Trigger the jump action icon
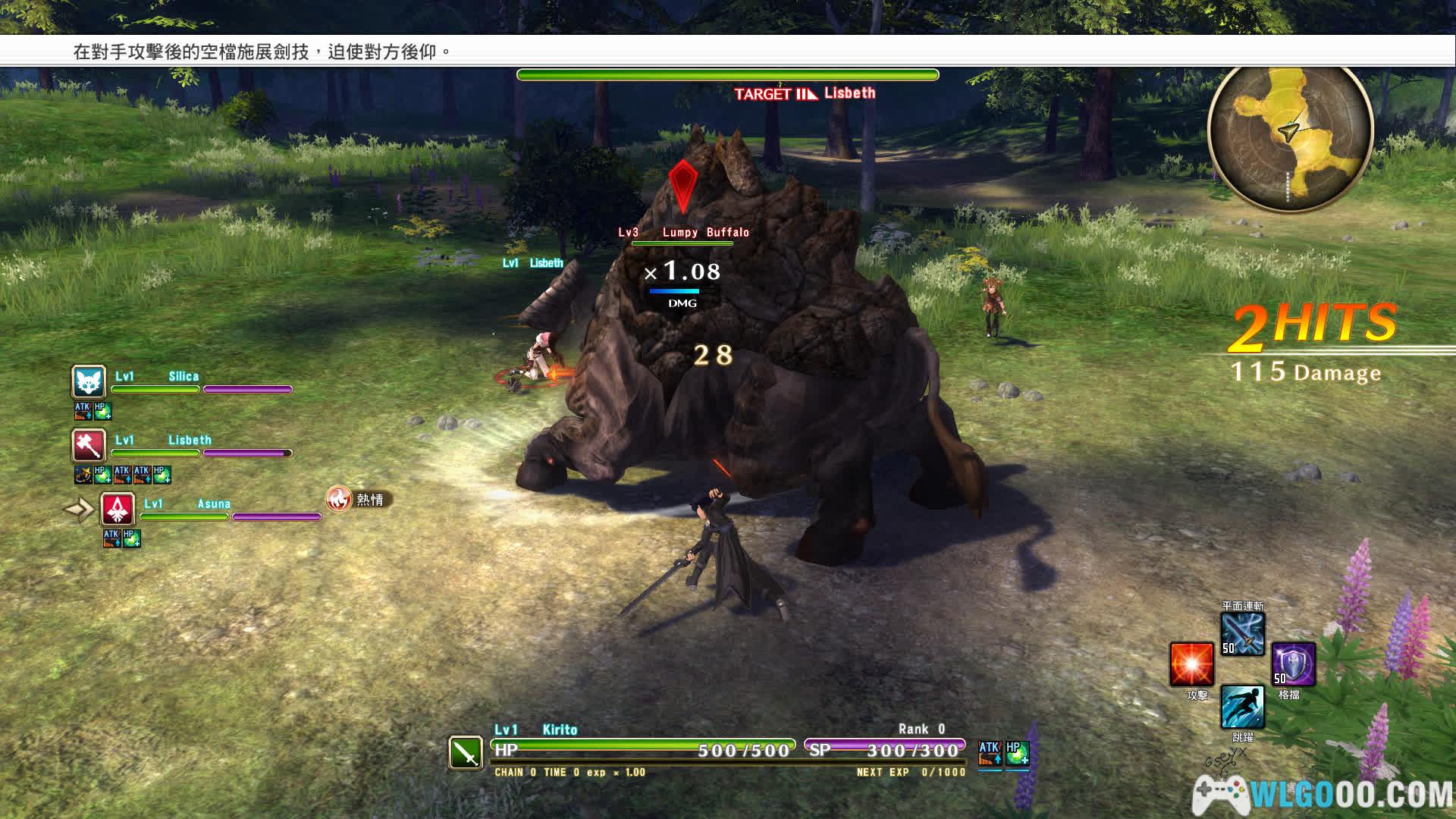The height and width of the screenshot is (819, 1456). pos(1242,707)
